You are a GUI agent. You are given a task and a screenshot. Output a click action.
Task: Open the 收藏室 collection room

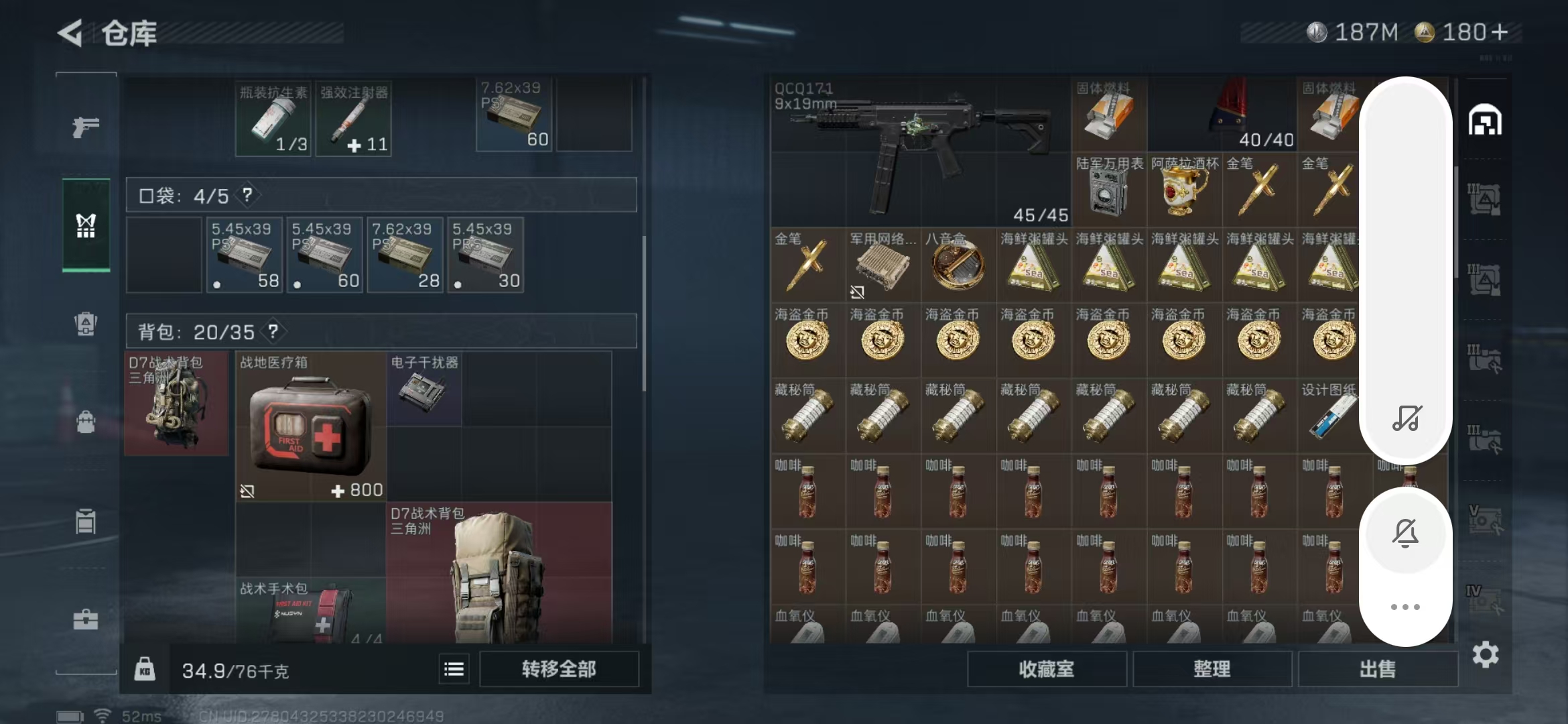(x=1046, y=669)
